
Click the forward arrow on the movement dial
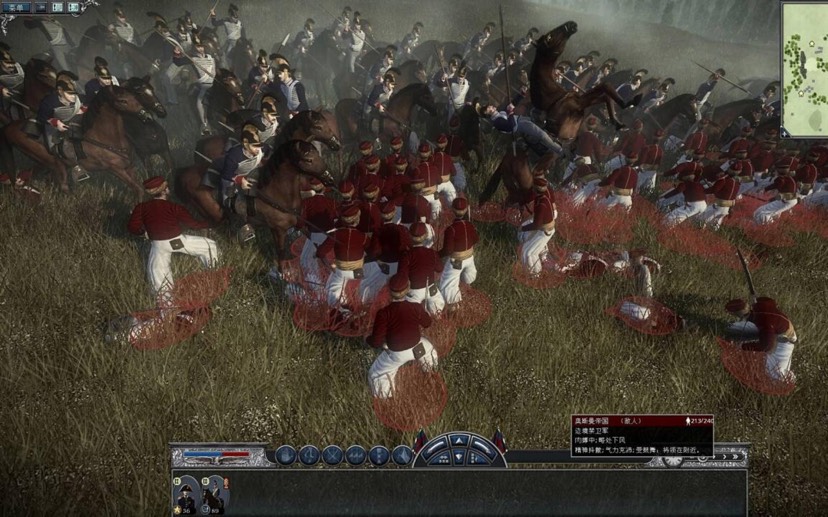459,441
